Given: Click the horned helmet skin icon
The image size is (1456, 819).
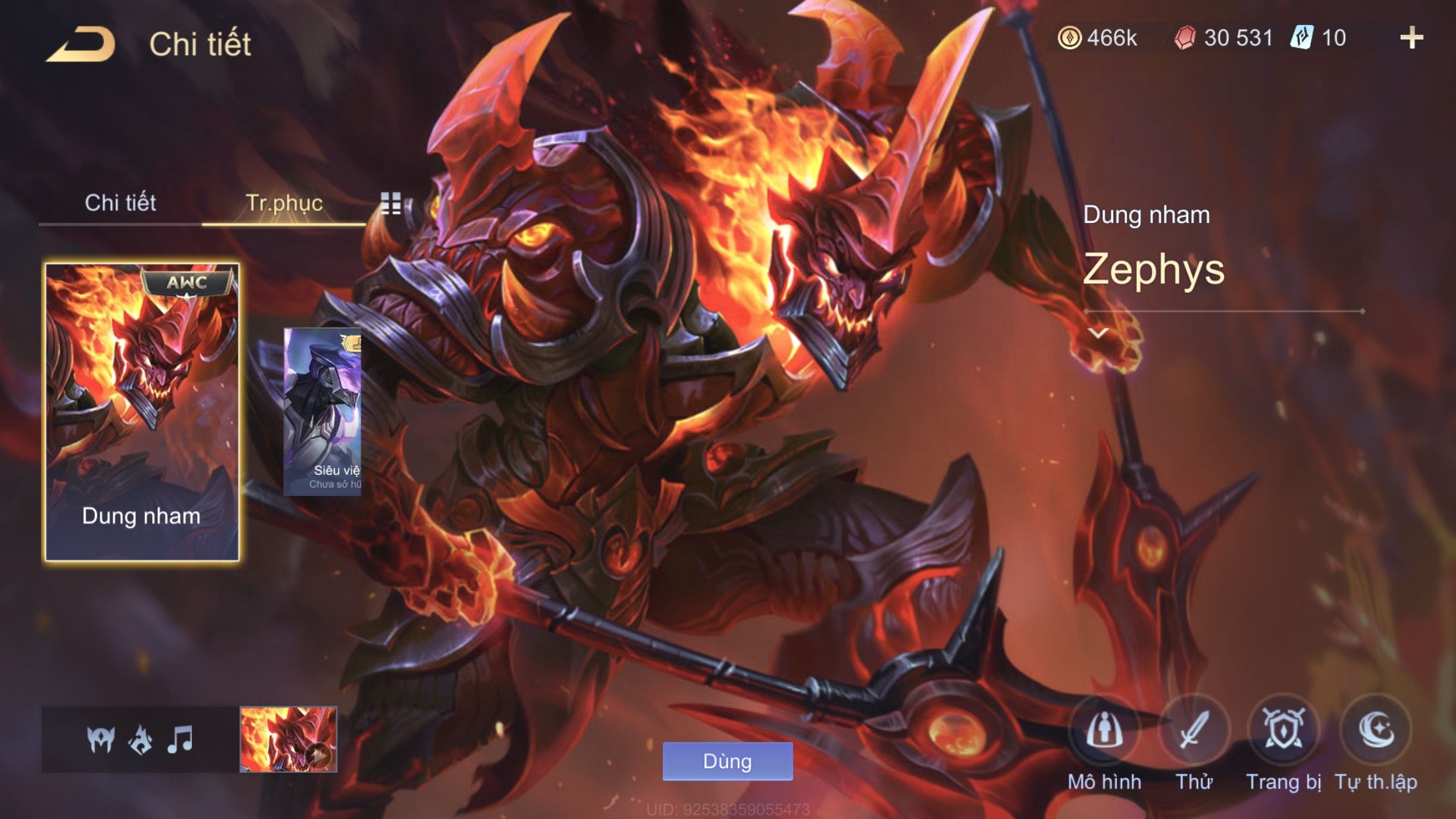Looking at the screenshot, I should 101,739.
